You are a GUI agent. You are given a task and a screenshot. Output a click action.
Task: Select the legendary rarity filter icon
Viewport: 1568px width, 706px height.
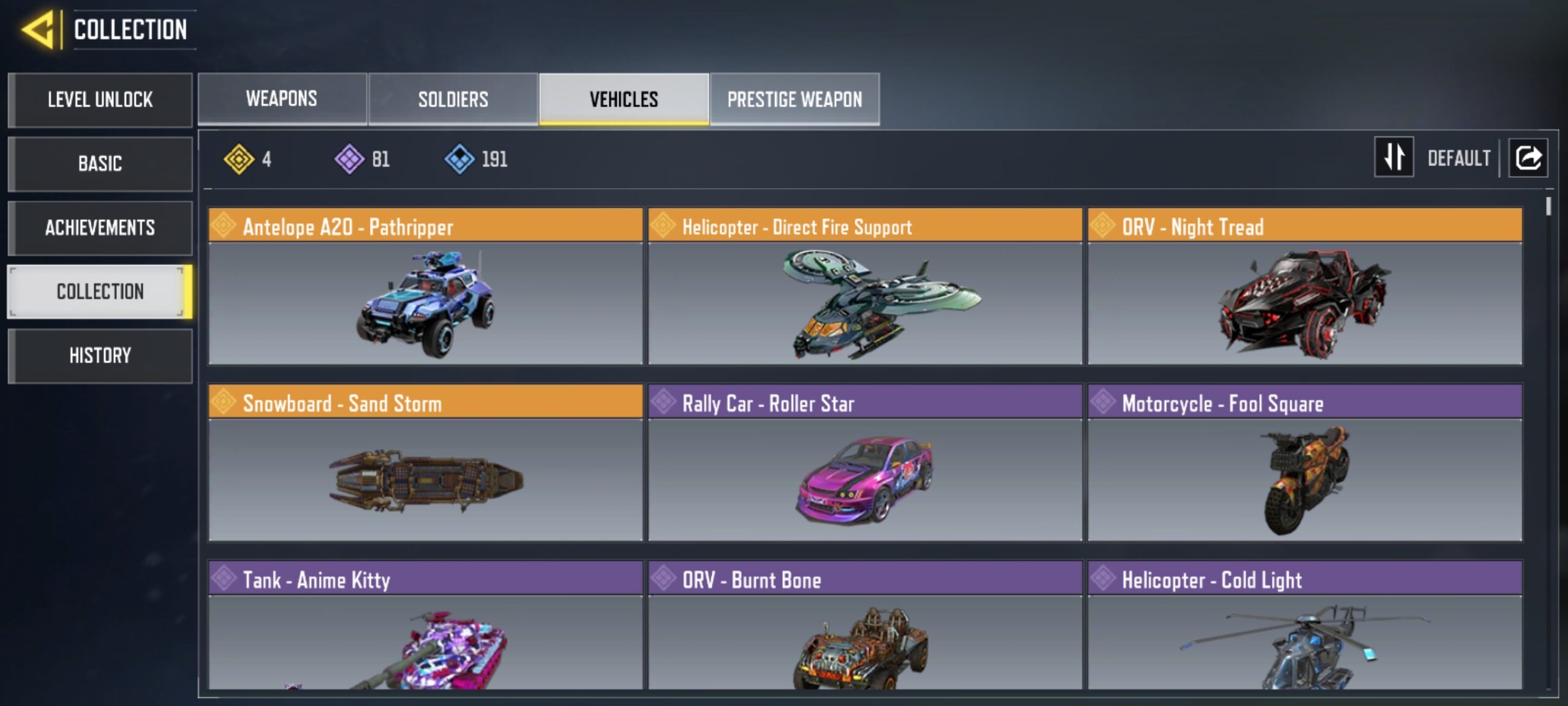[239, 160]
